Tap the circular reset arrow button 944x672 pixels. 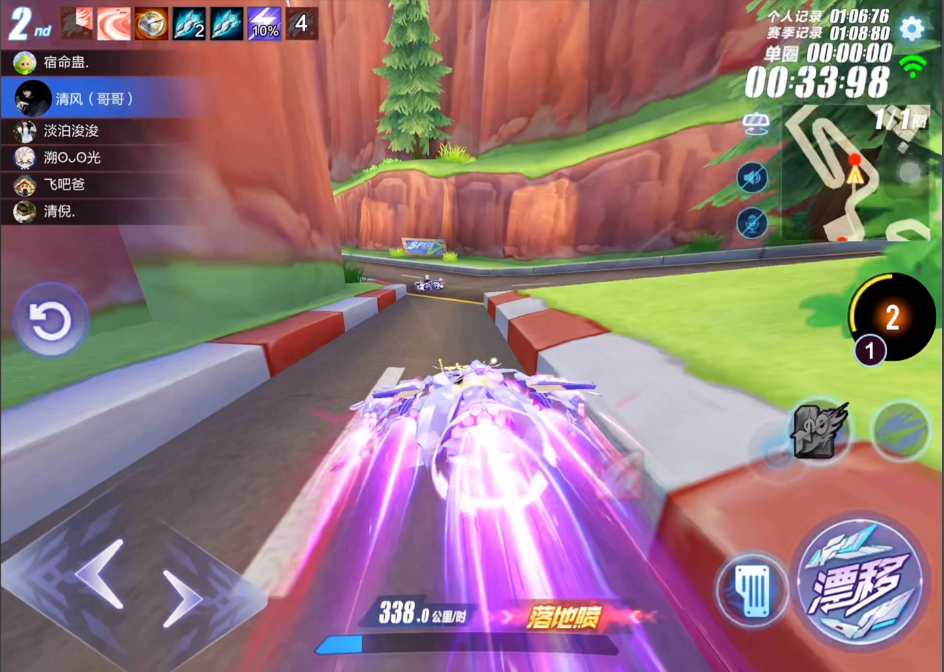click(50, 321)
